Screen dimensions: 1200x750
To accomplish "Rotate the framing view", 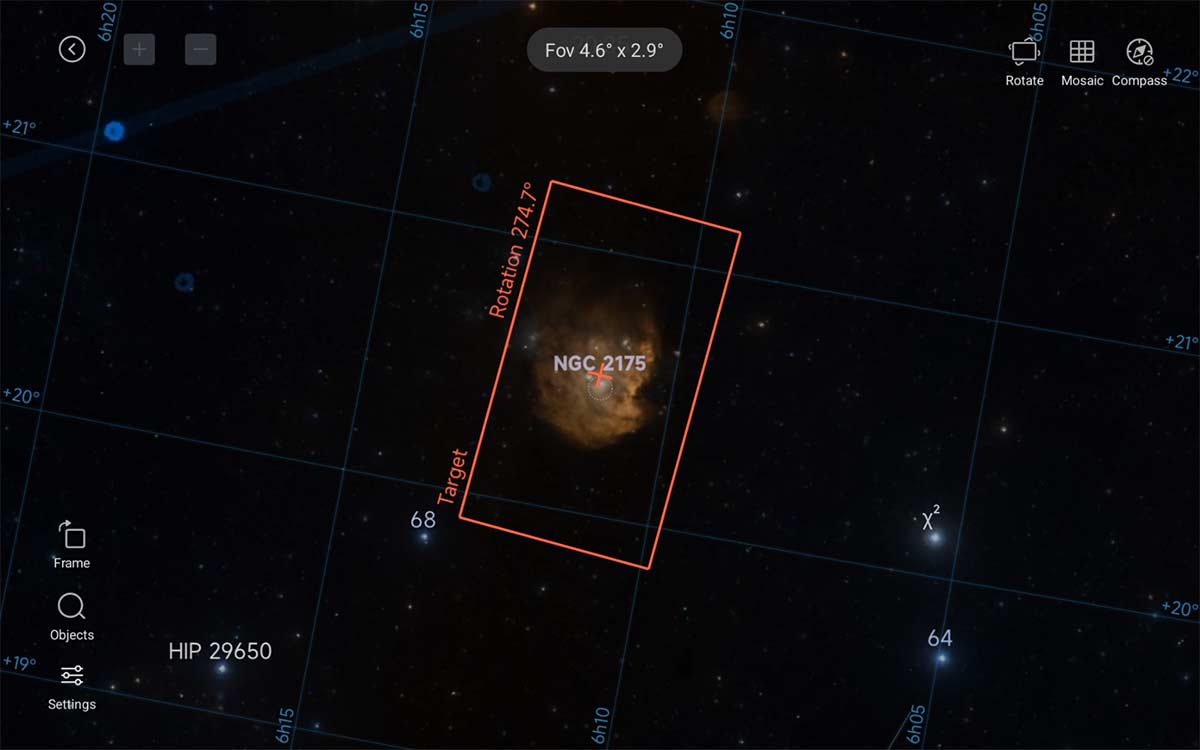I will coord(1024,61).
